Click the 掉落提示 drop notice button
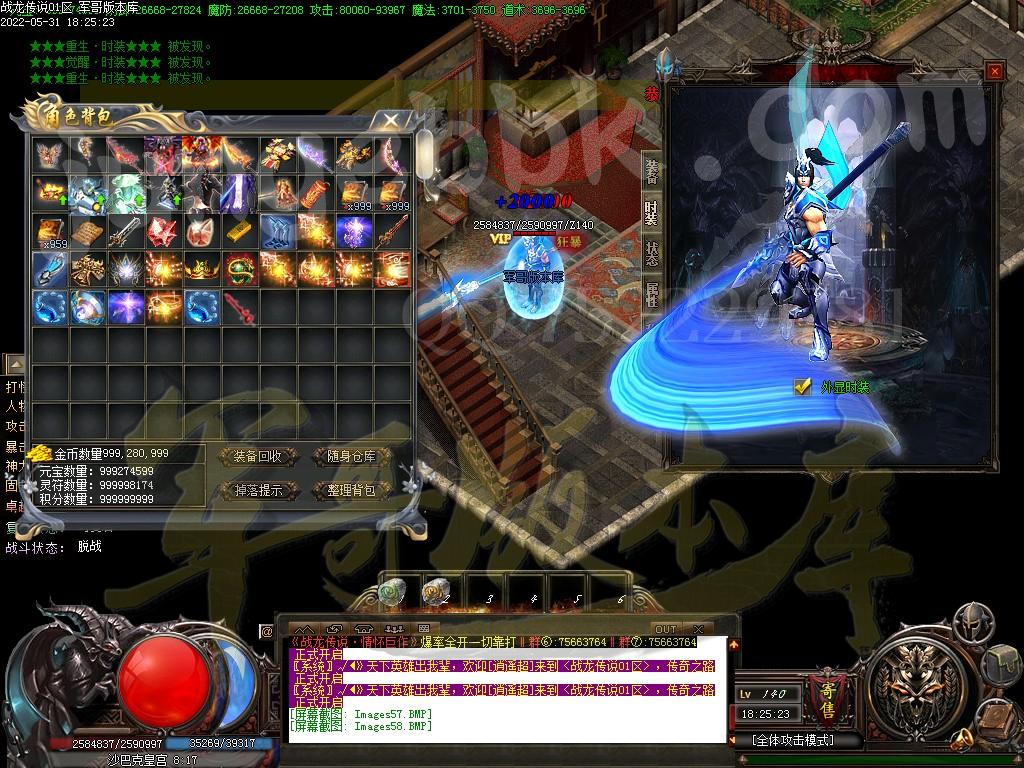The height and width of the screenshot is (768, 1024). point(257,490)
